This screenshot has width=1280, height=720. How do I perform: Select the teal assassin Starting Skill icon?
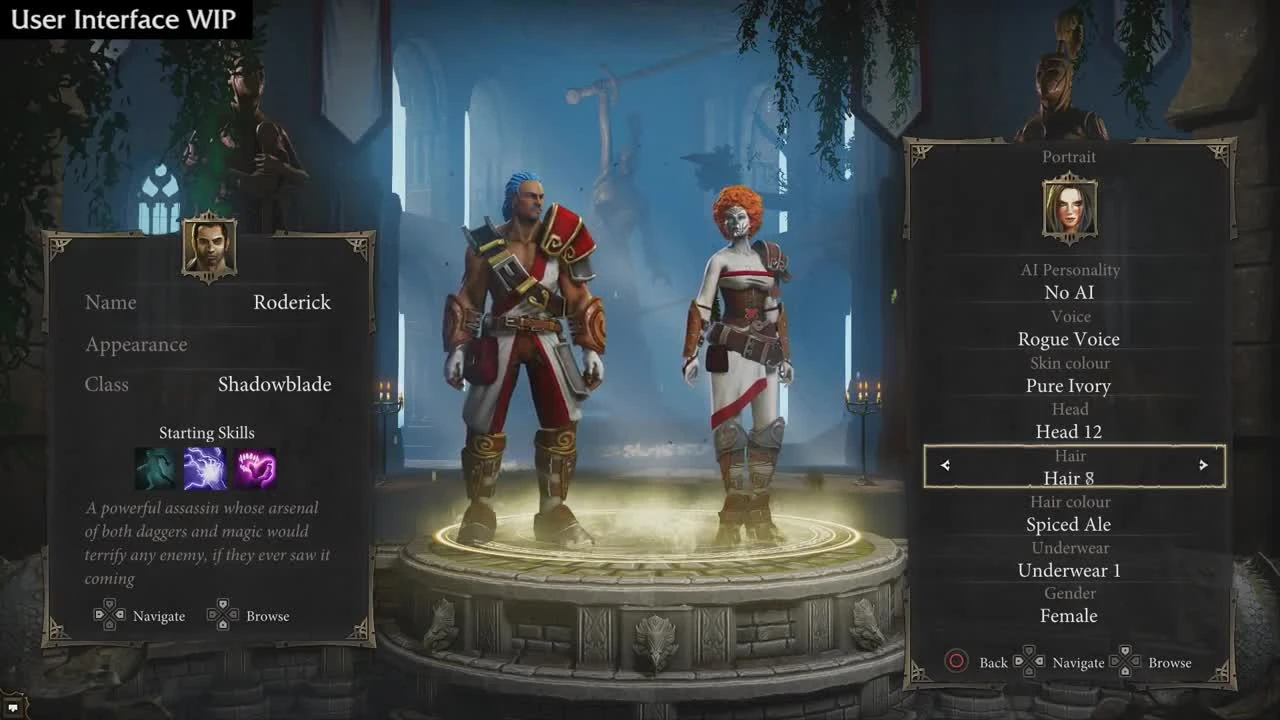tap(156, 467)
